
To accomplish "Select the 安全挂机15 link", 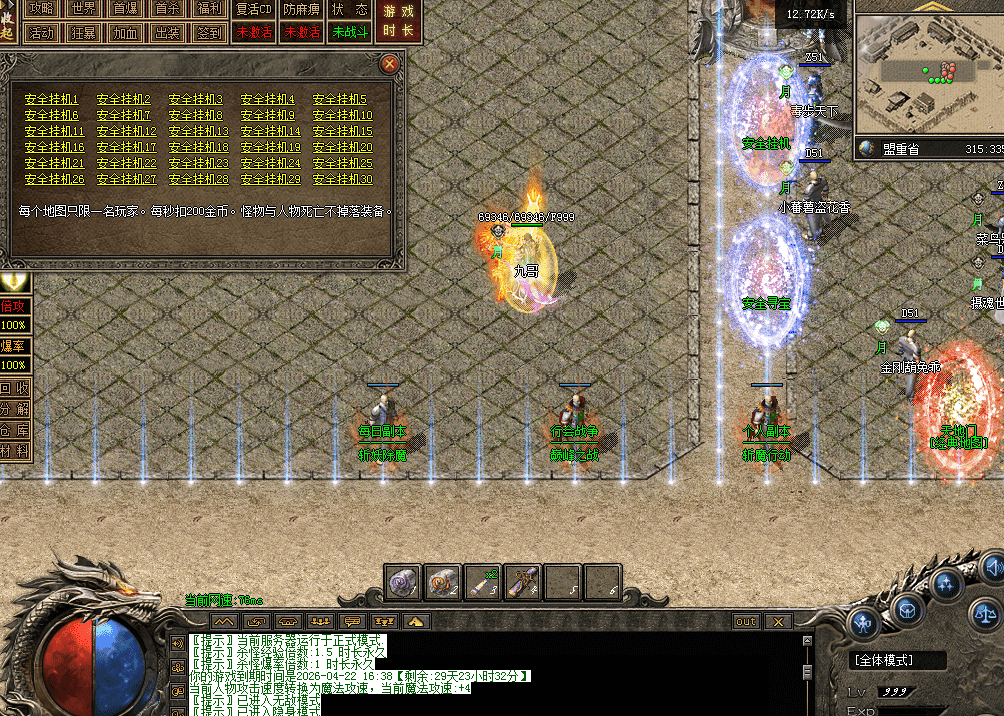I will (x=342, y=131).
